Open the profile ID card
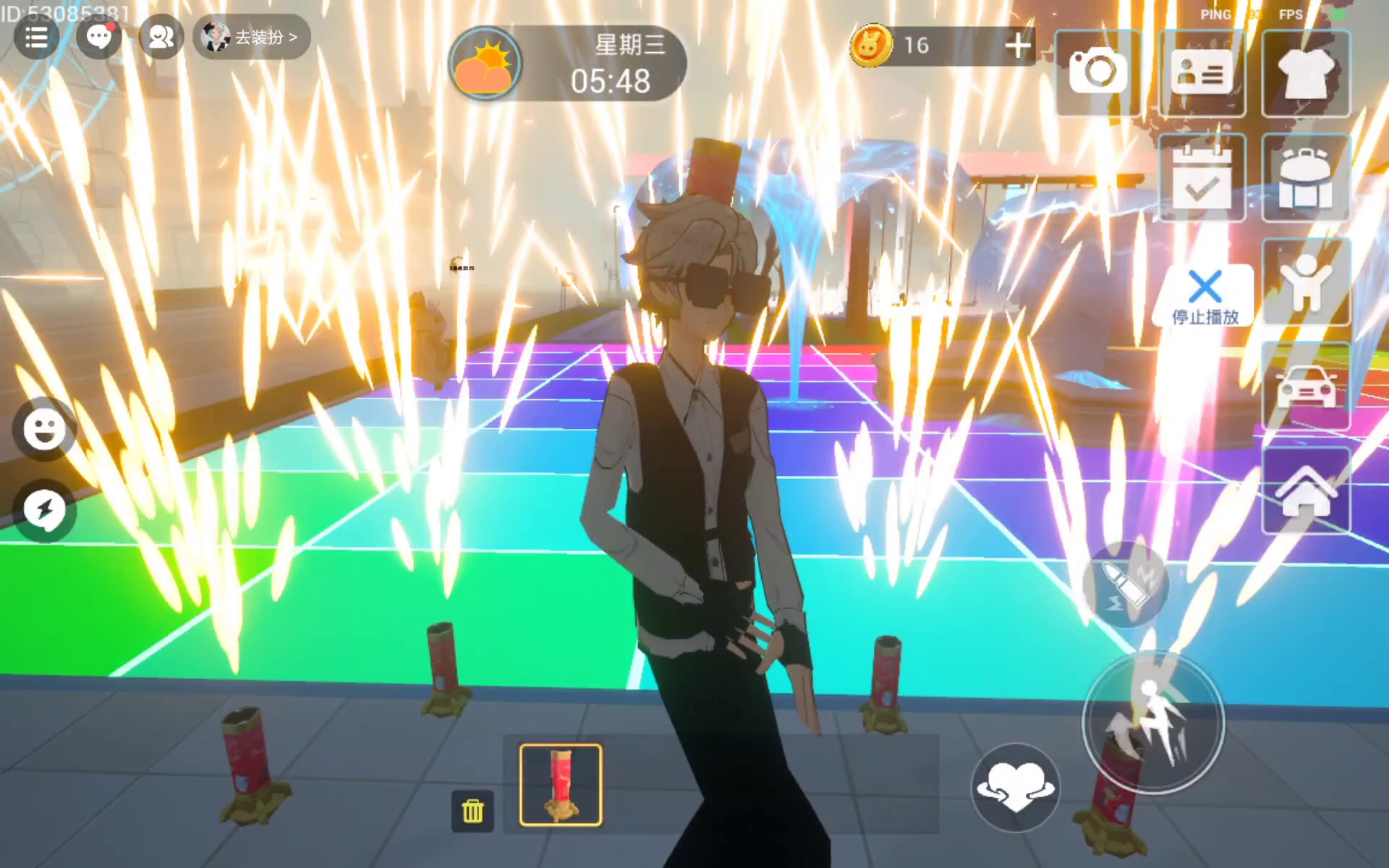The image size is (1389, 868). tap(1202, 72)
